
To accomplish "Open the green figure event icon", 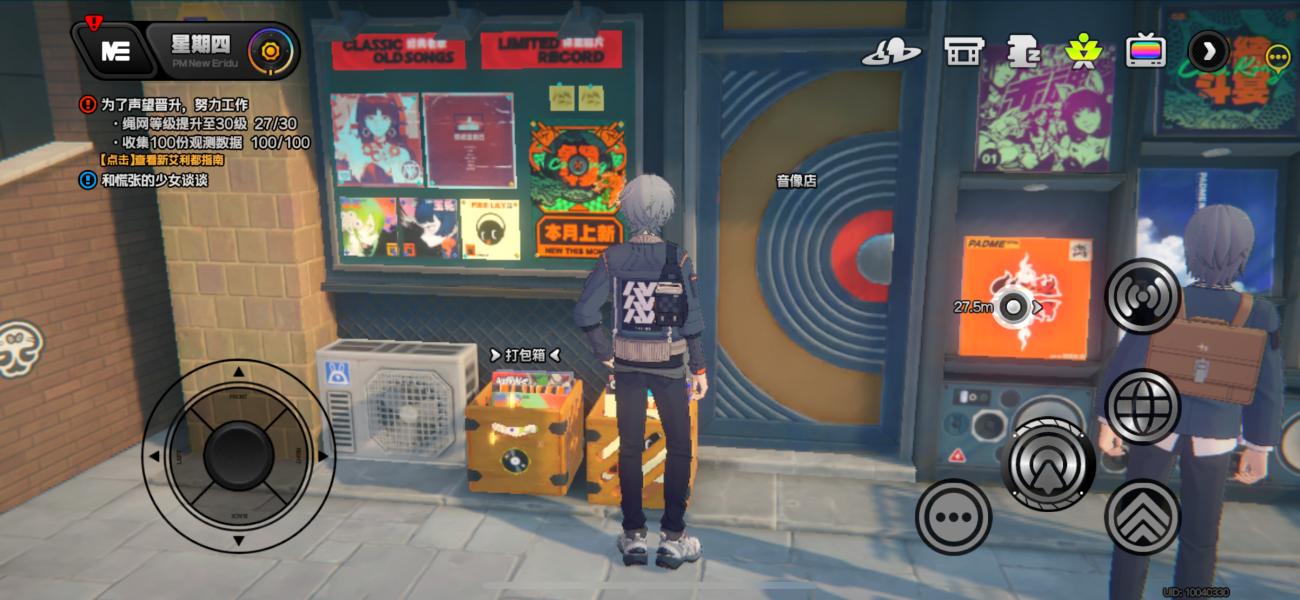I will 1083,50.
